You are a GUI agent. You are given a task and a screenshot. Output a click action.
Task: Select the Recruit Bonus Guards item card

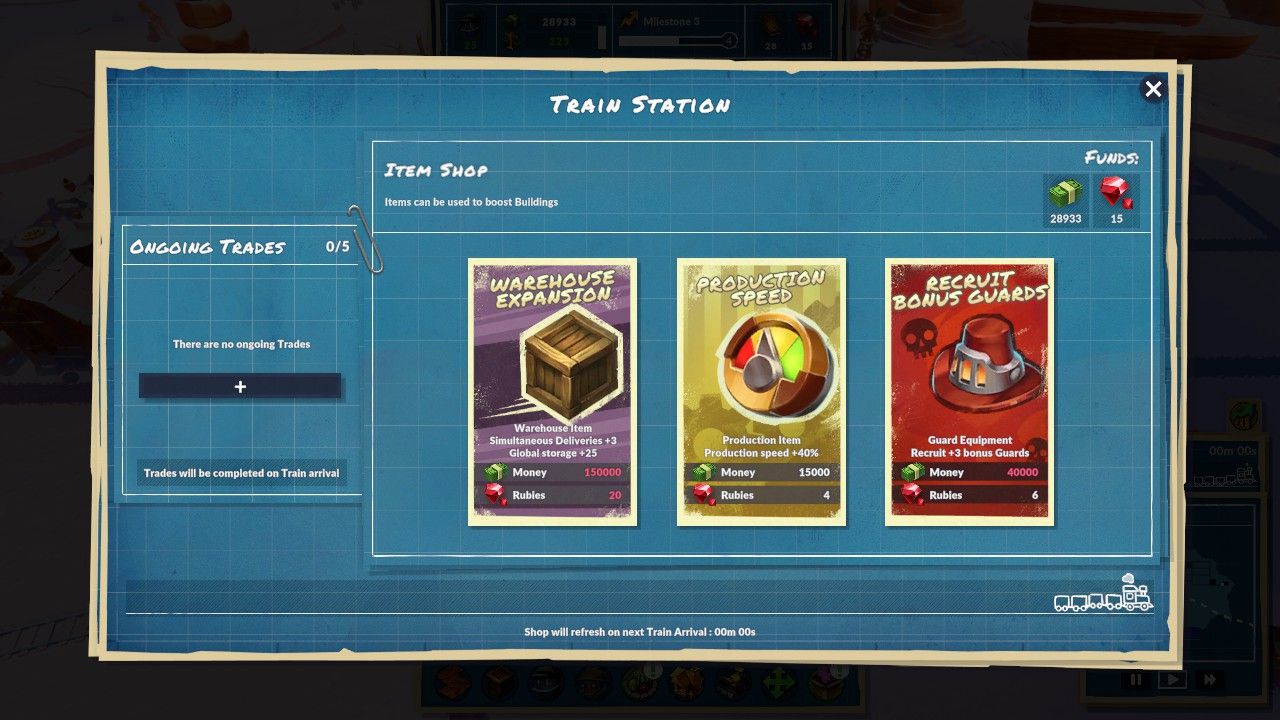[x=970, y=390]
